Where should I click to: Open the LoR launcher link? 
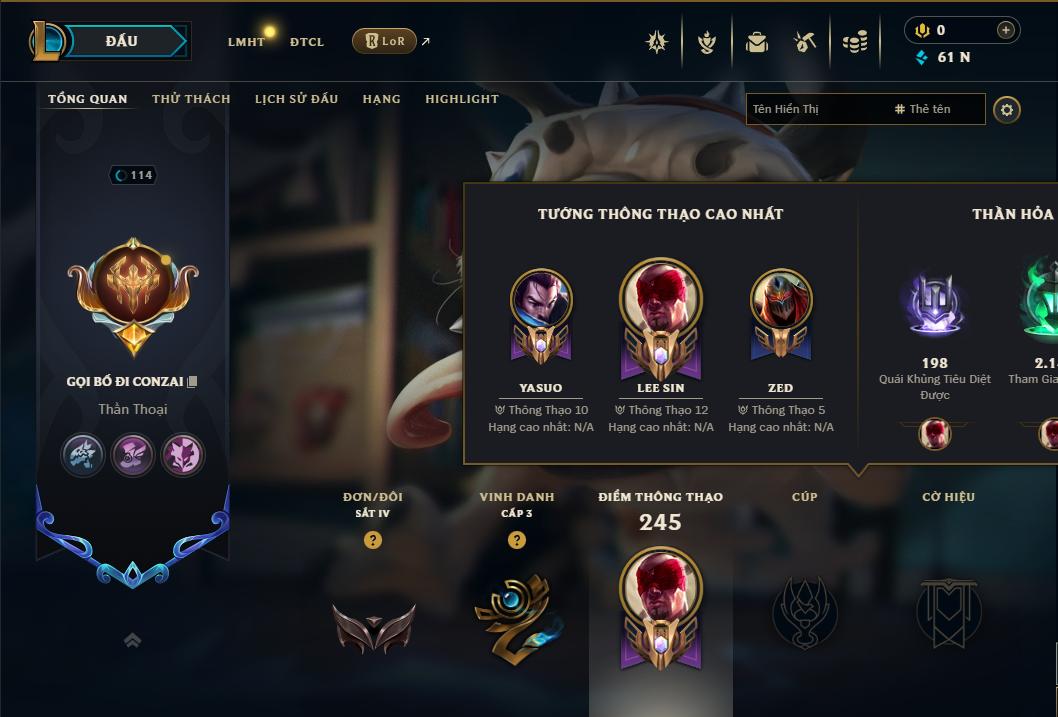[x=385, y=41]
